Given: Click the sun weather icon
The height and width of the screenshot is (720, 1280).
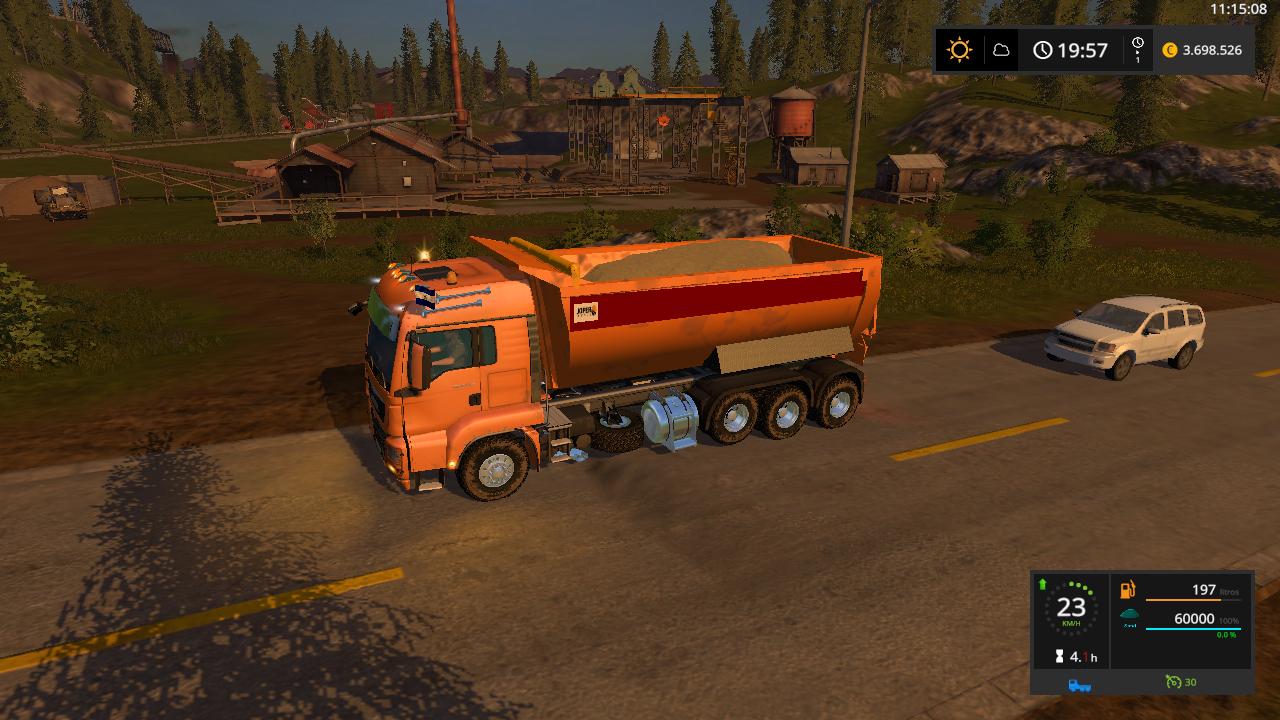Looking at the screenshot, I should click(x=959, y=50).
